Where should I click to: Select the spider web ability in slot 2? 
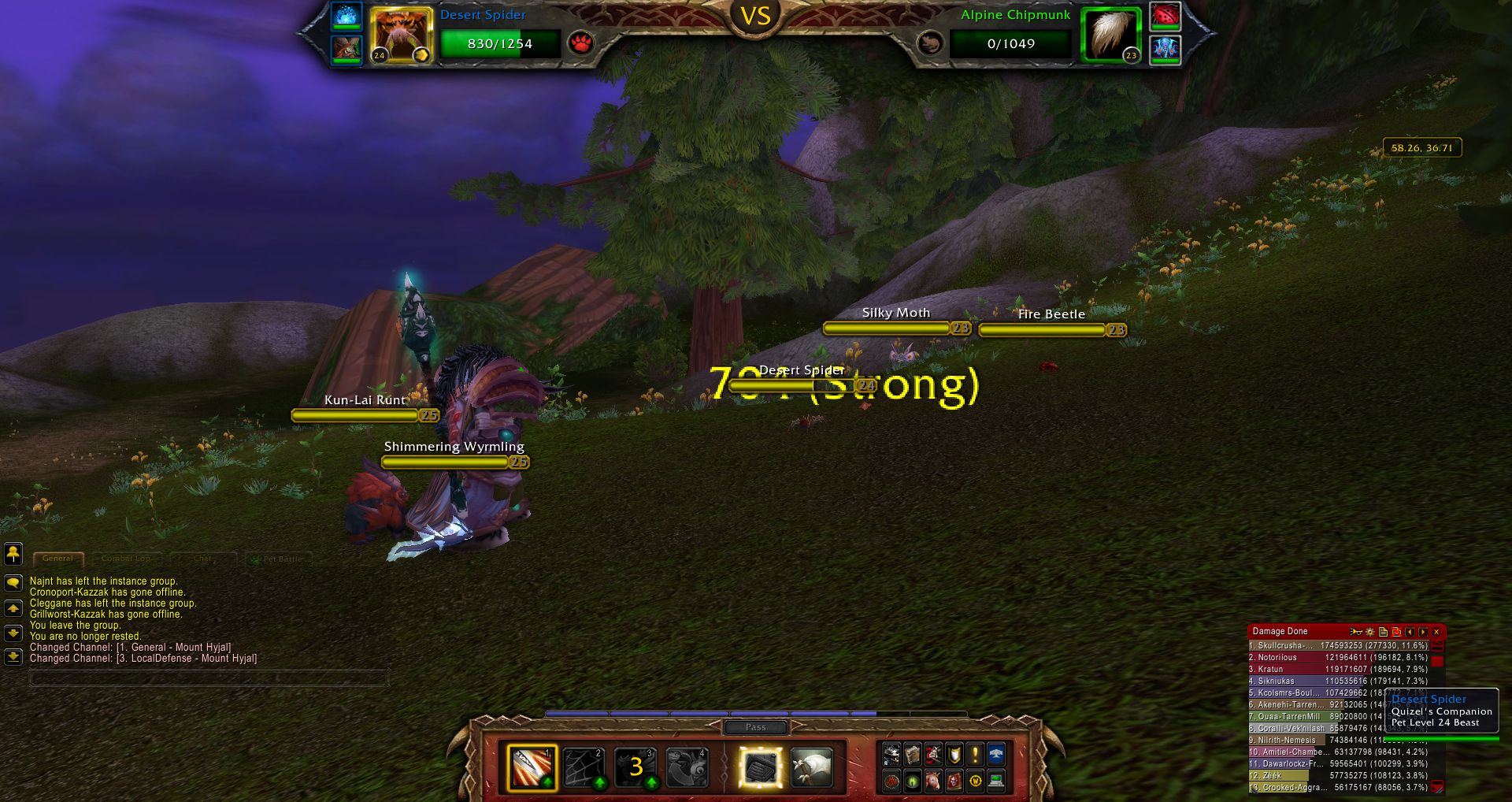click(x=584, y=767)
